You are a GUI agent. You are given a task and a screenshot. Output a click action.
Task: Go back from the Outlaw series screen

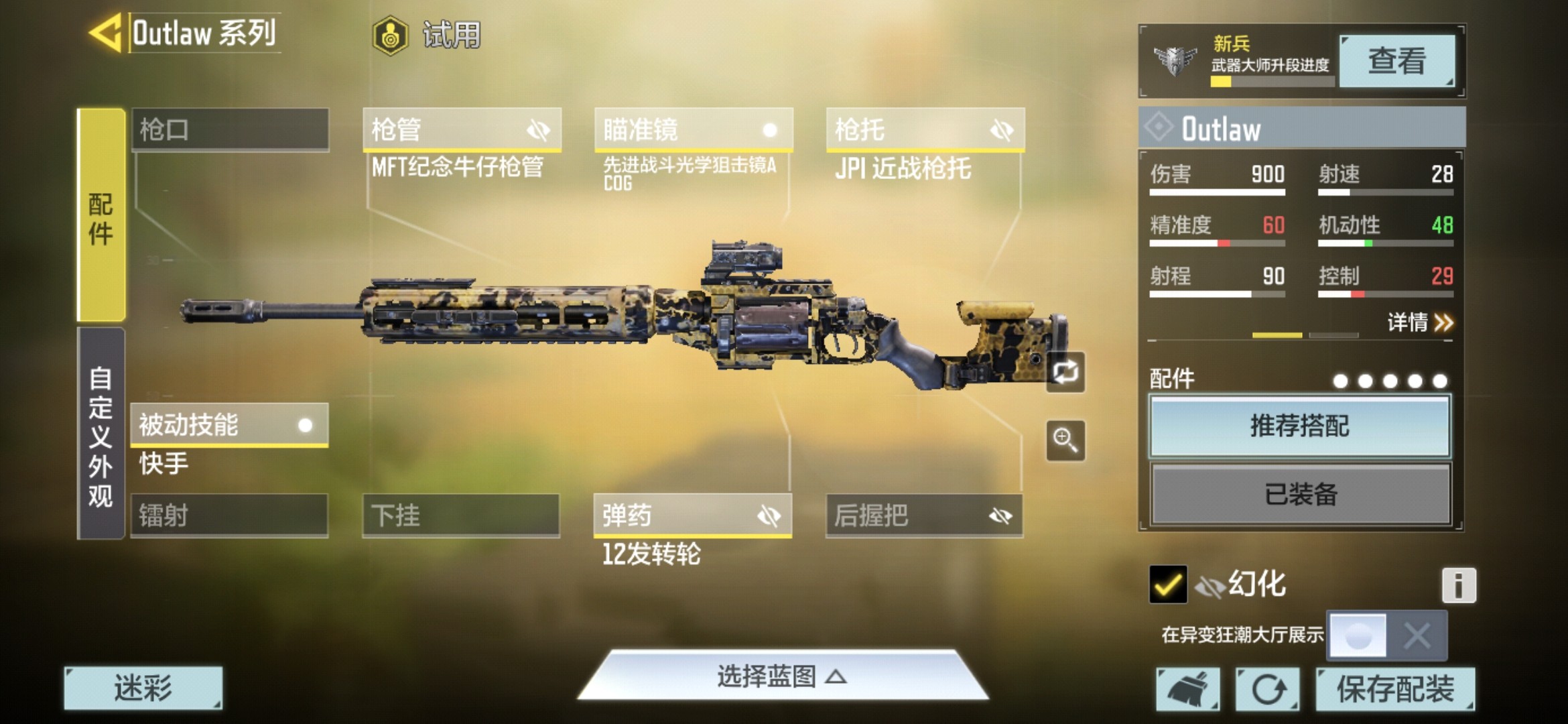[x=106, y=33]
